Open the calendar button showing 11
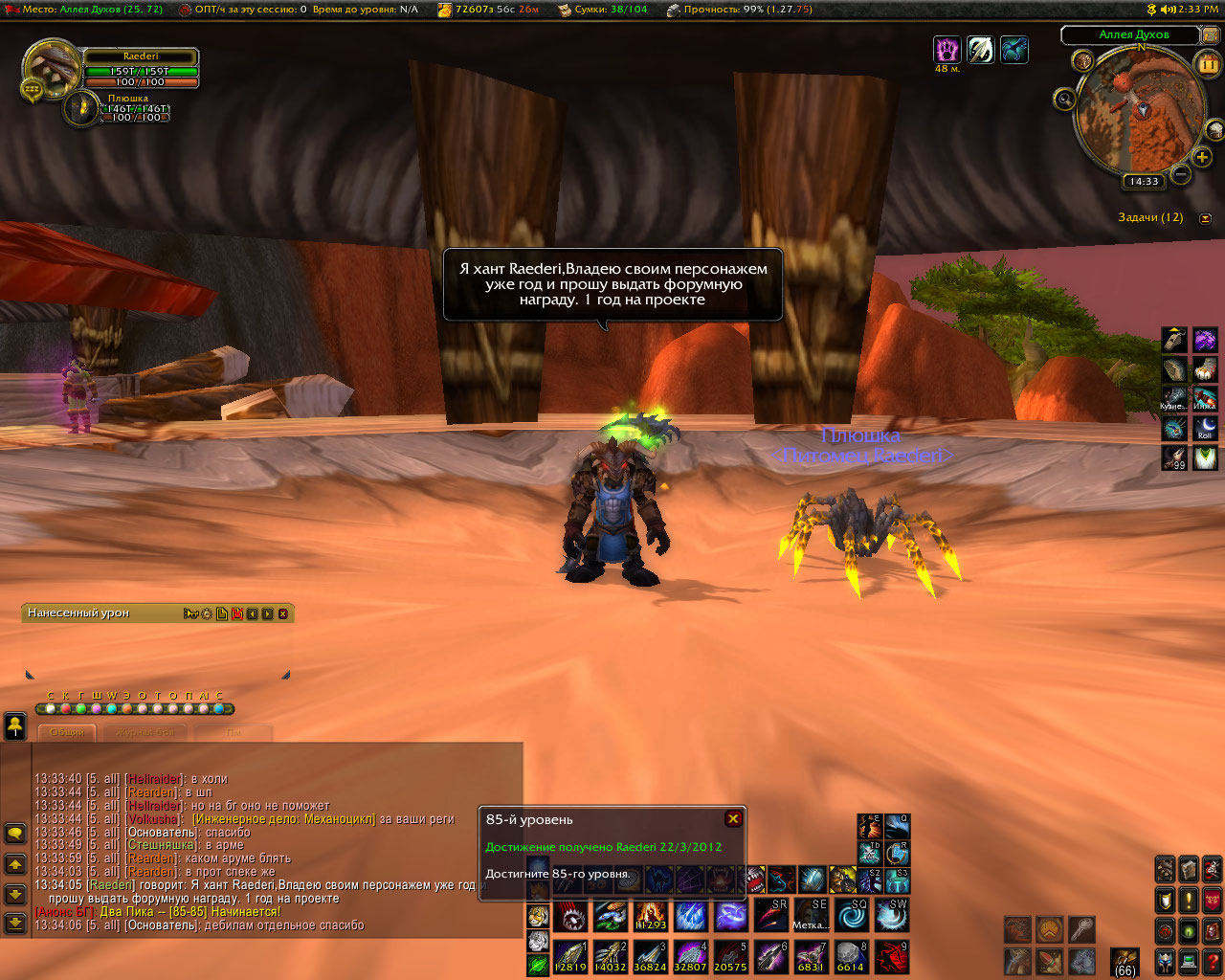Screen dimensions: 1225x980 point(1207,64)
